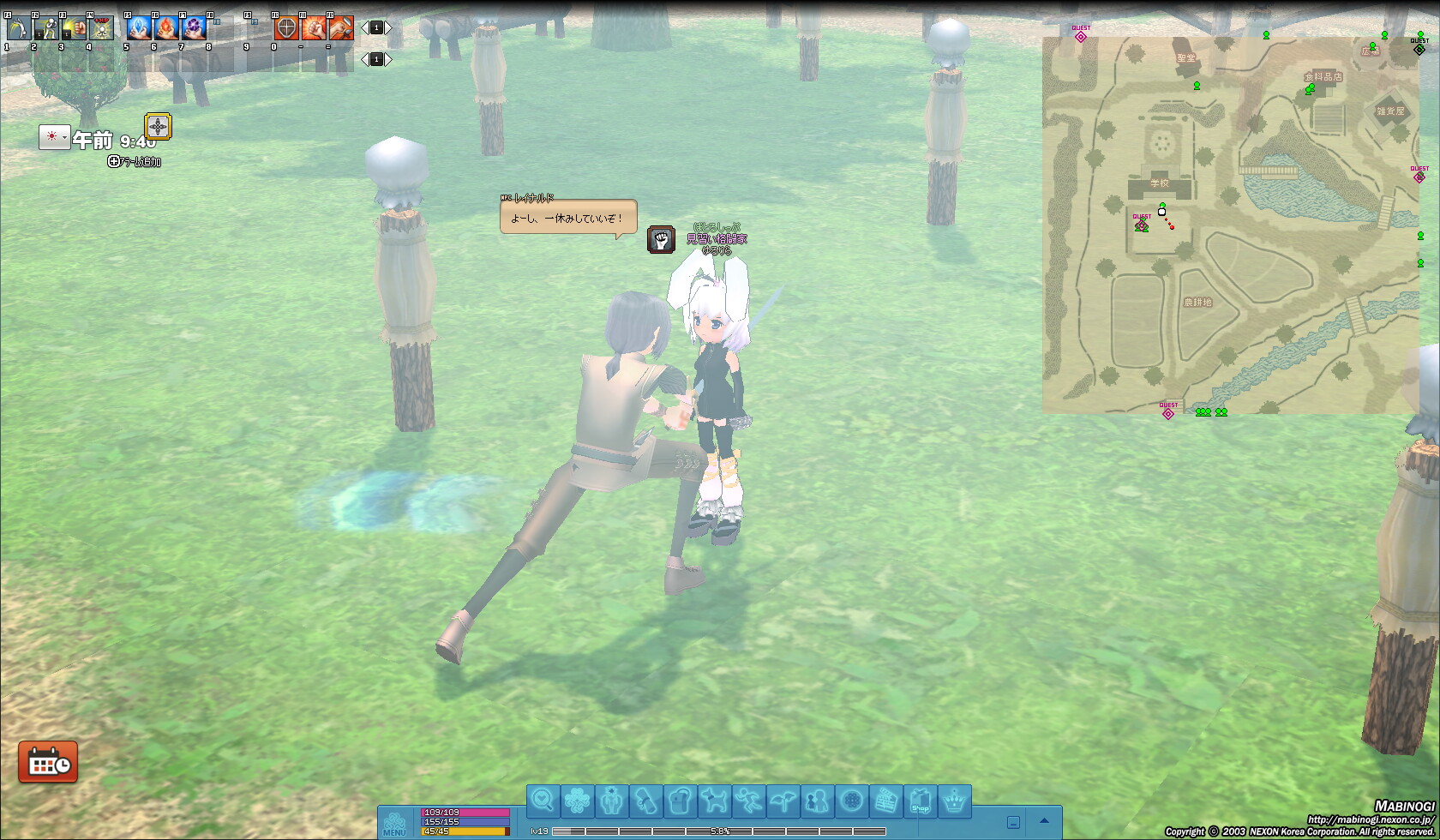Click the running figure action icon
Screen dimensions: 1440x840
(x=748, y=801)
